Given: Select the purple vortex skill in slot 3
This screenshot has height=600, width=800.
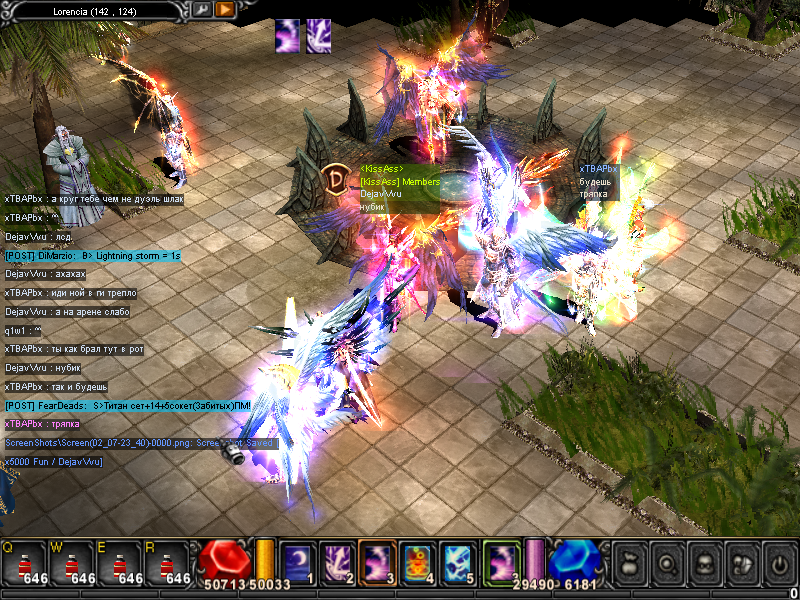Looking at the screenshot, I should click(379, 562).
